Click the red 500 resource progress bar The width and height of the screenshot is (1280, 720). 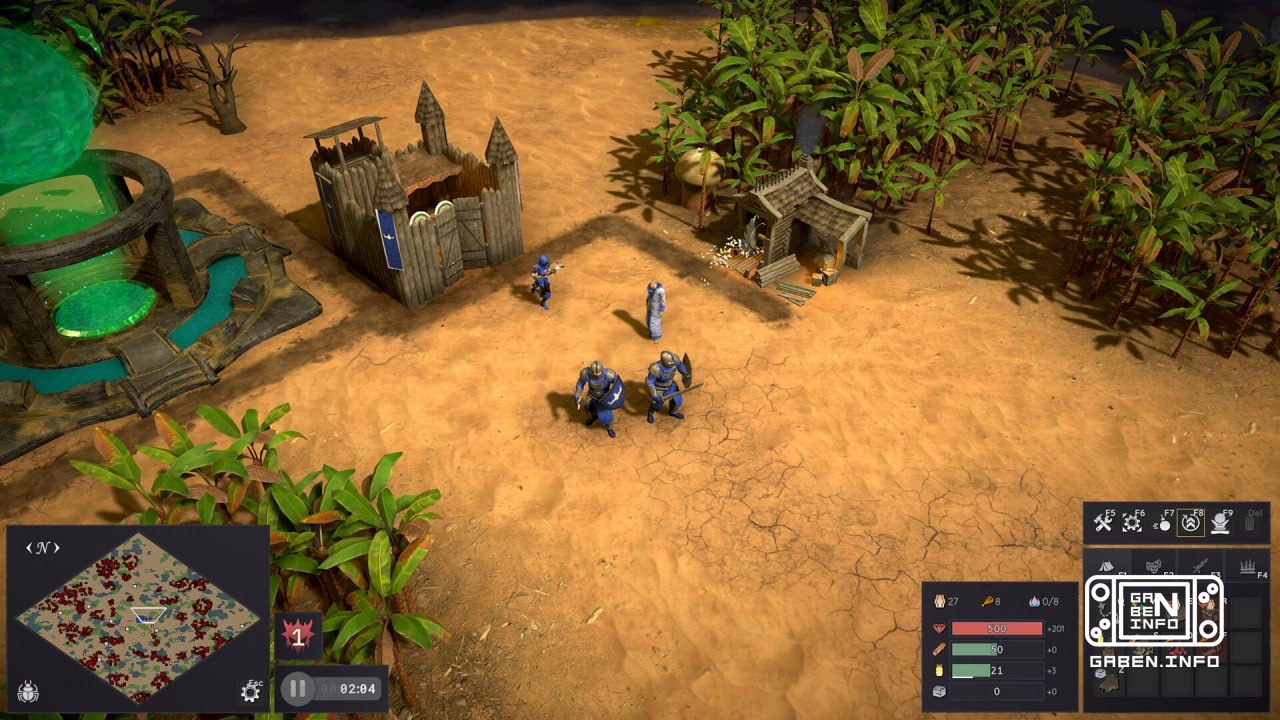tap(997, 628)
